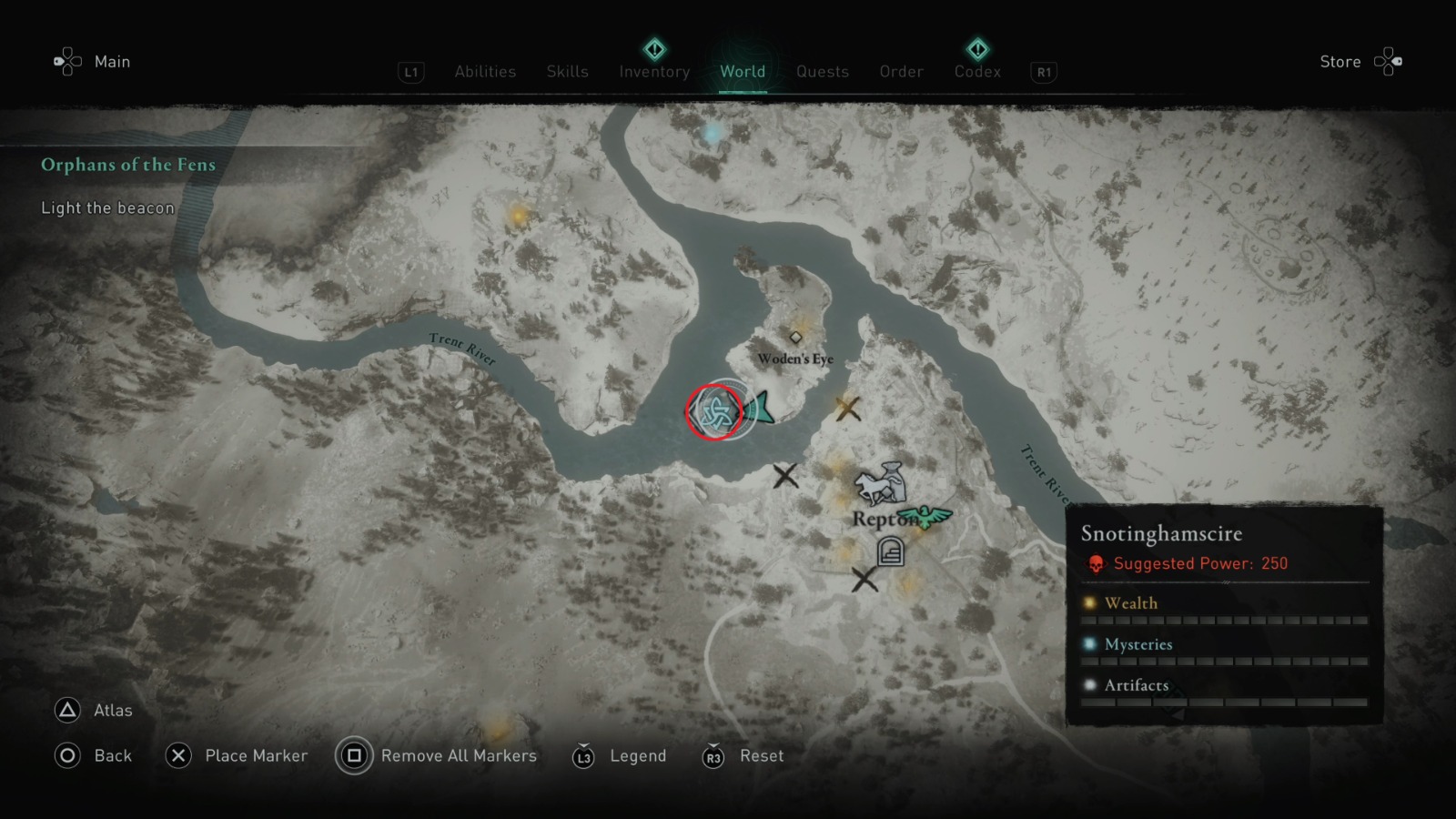1456x819 pixels.
Task: Click Remove All Markers
Action: (x=460, y=755)
